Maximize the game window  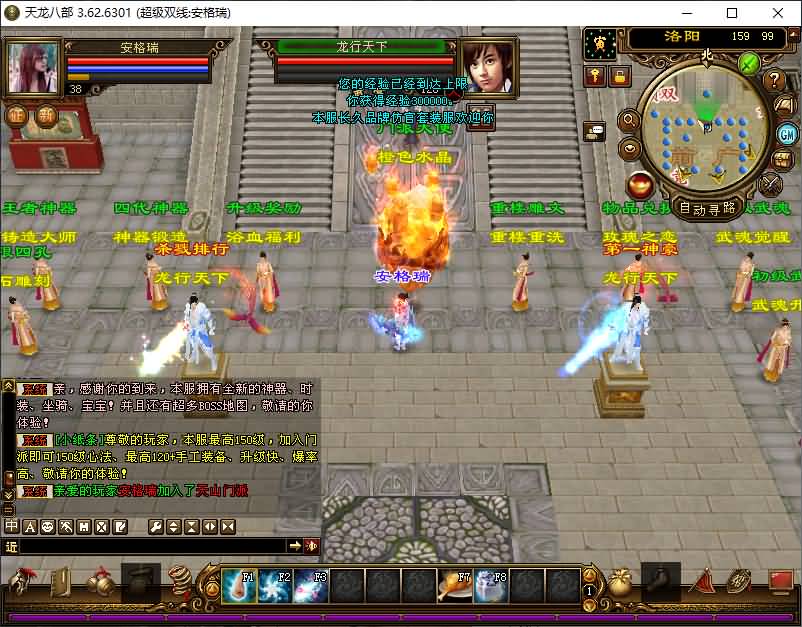732,13
